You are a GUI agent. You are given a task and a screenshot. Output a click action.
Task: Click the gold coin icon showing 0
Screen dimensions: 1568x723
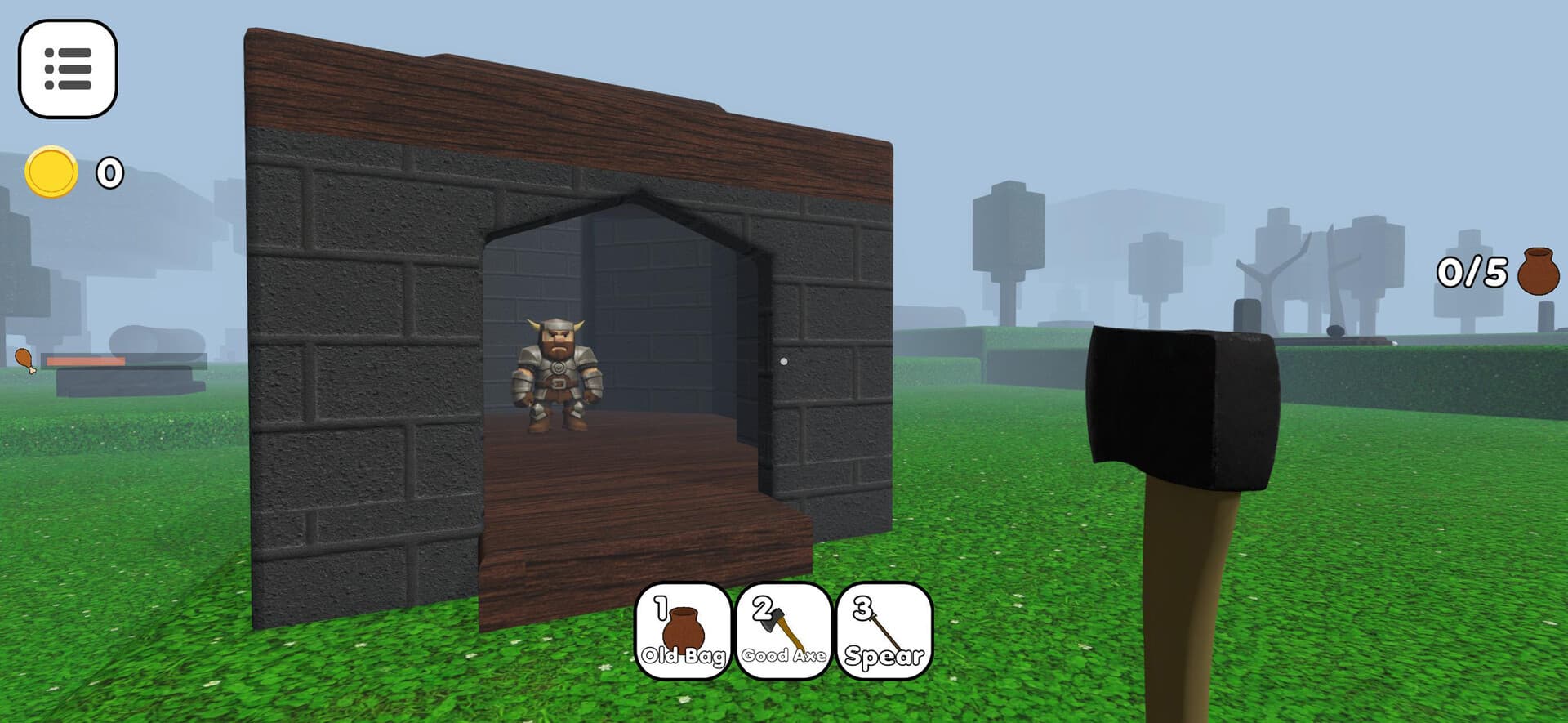tap(51, 172)
